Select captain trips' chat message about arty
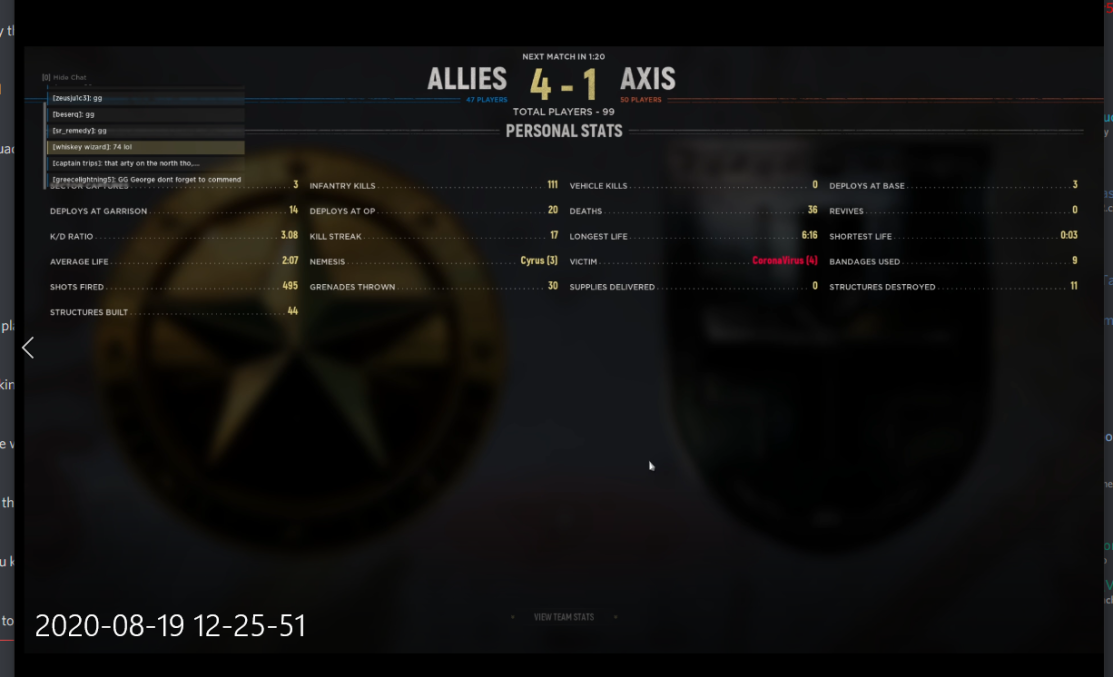This screenshot has height=677, width=1113. pos(146,163)
